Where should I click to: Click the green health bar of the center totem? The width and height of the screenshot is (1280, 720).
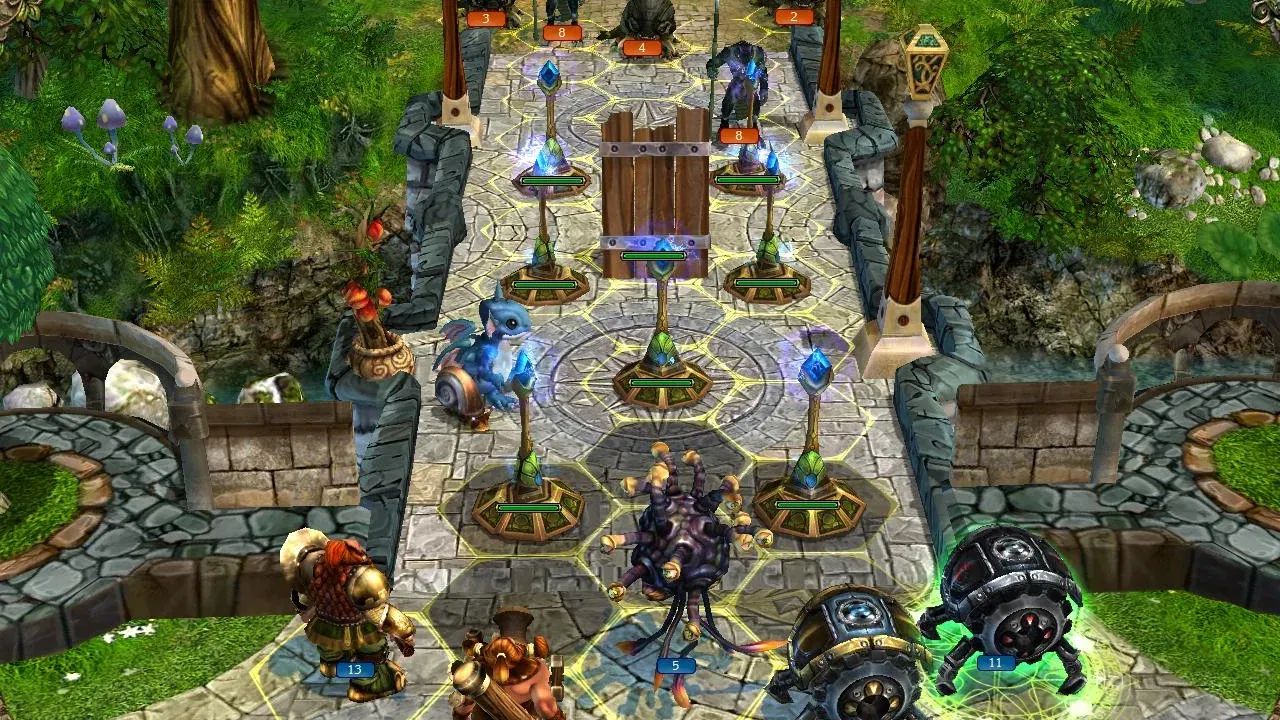[x=662, y=385]
